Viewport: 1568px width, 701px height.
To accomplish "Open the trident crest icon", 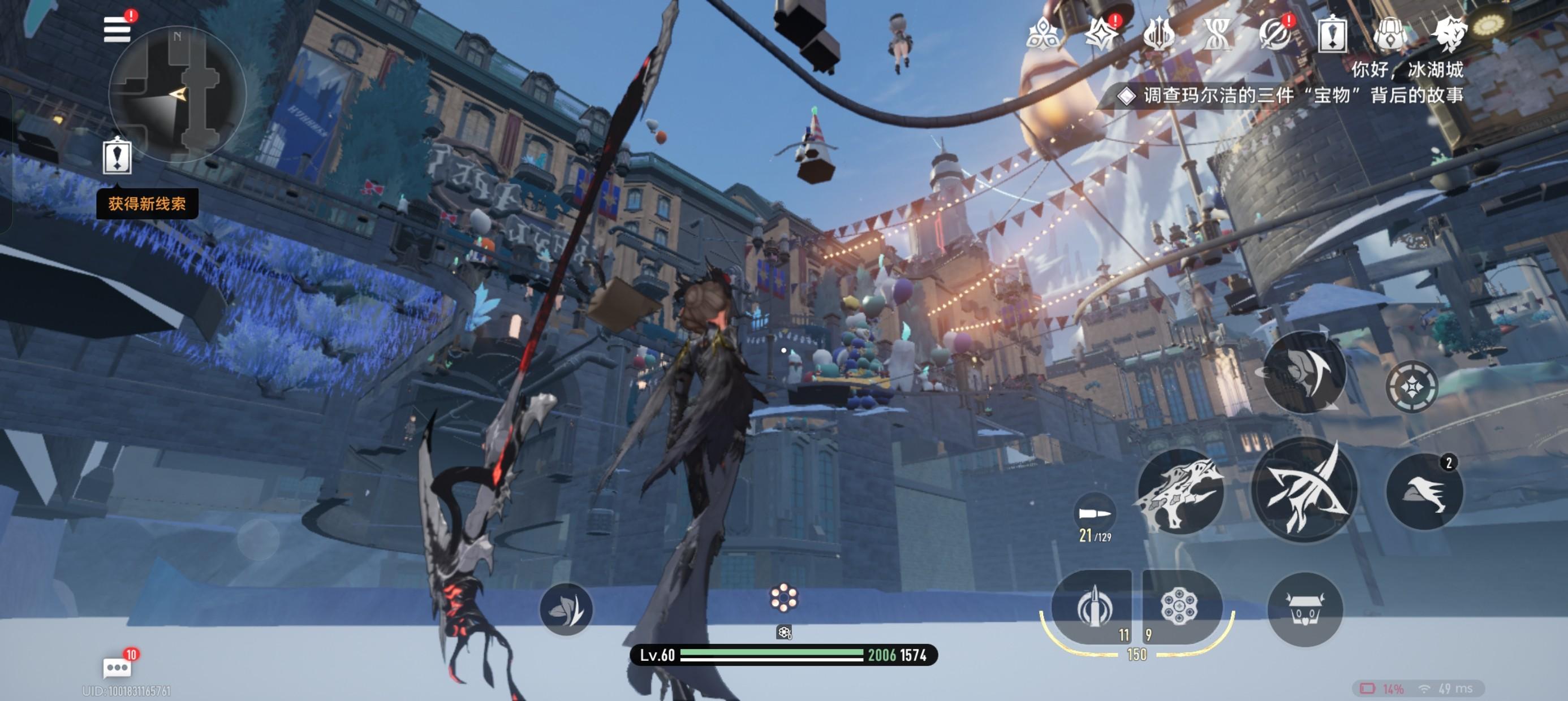I will point(1158,34).
